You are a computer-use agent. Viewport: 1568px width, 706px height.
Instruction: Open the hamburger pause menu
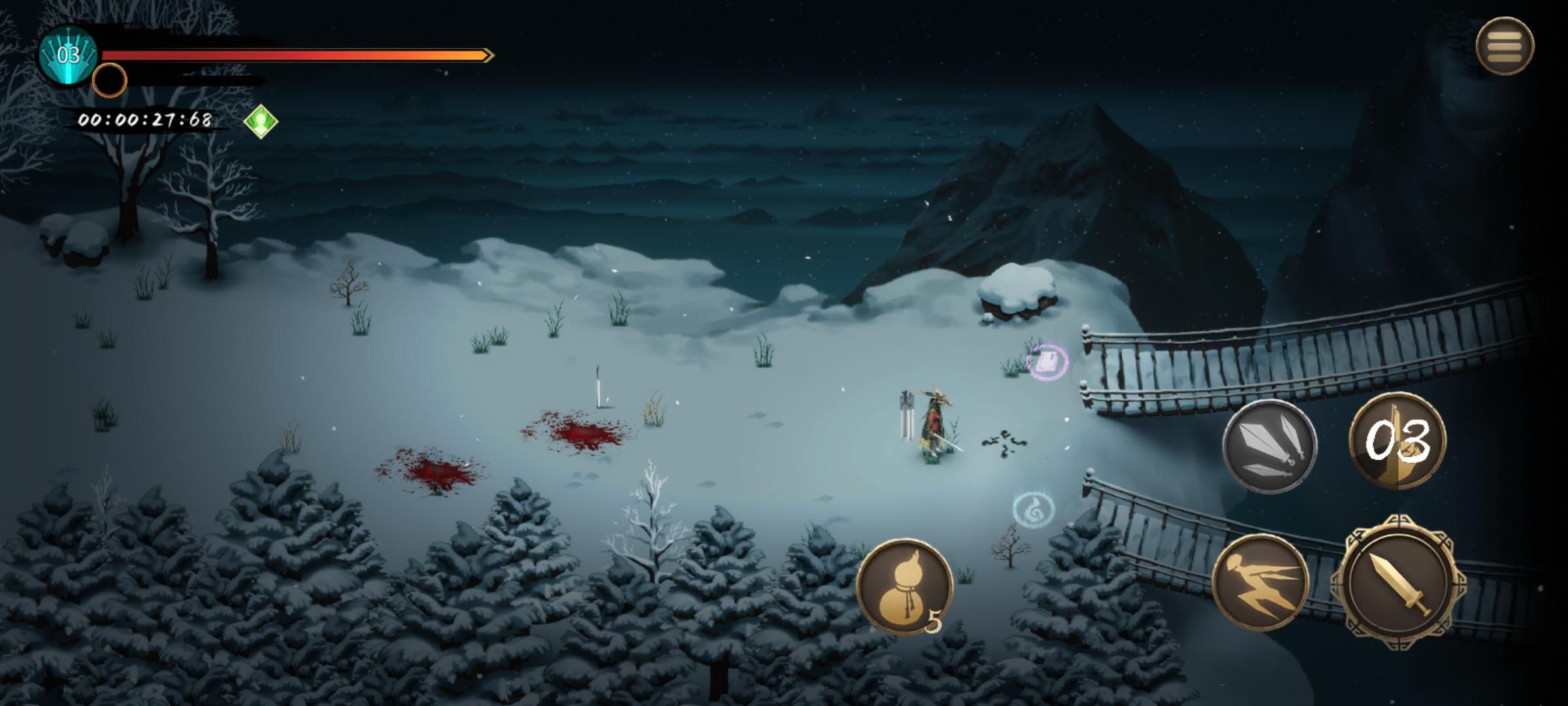[1505, 46]
